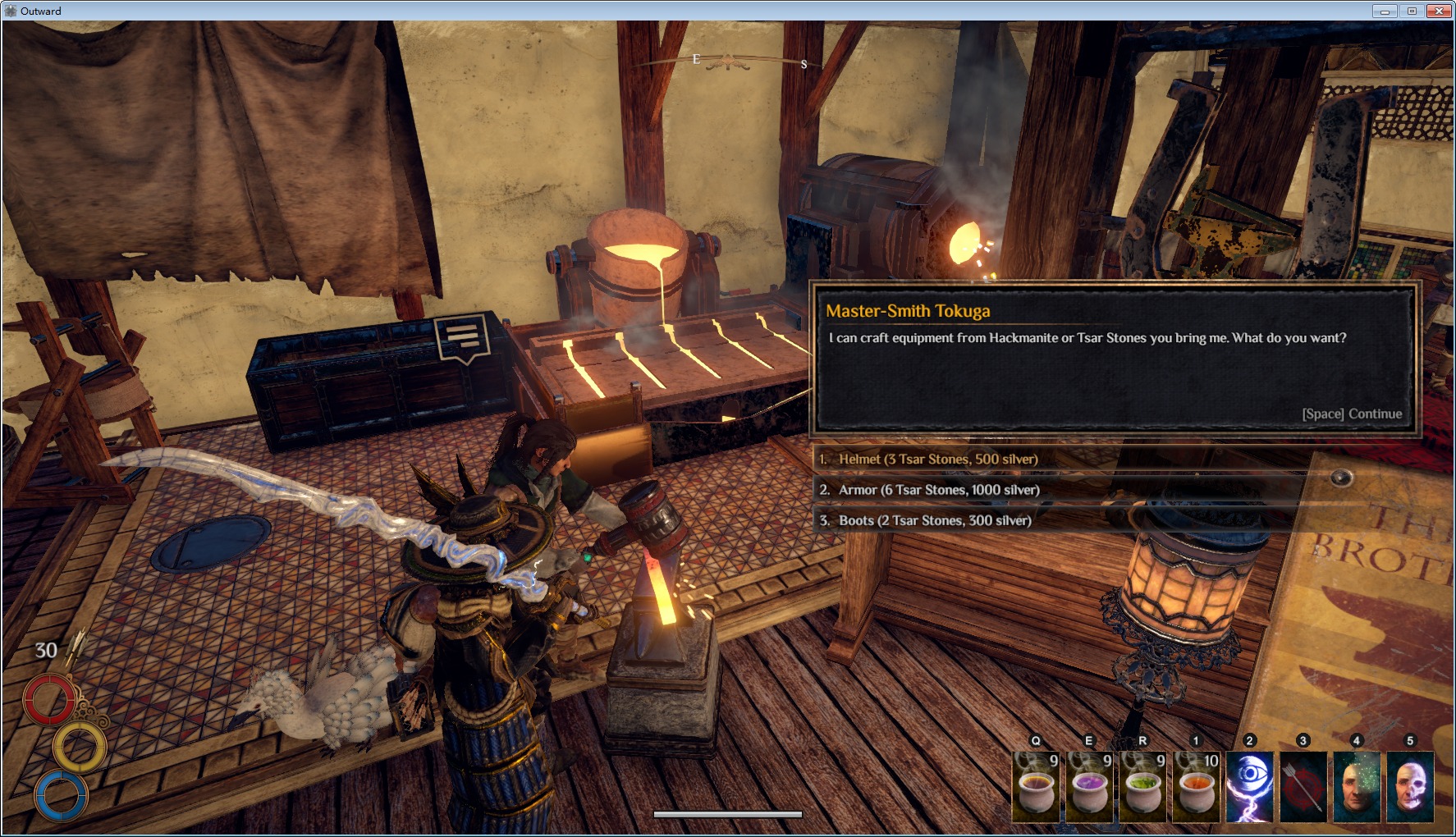
Task: Use the purple potion pot quickslot
Action: click(x=1090, y=787)
